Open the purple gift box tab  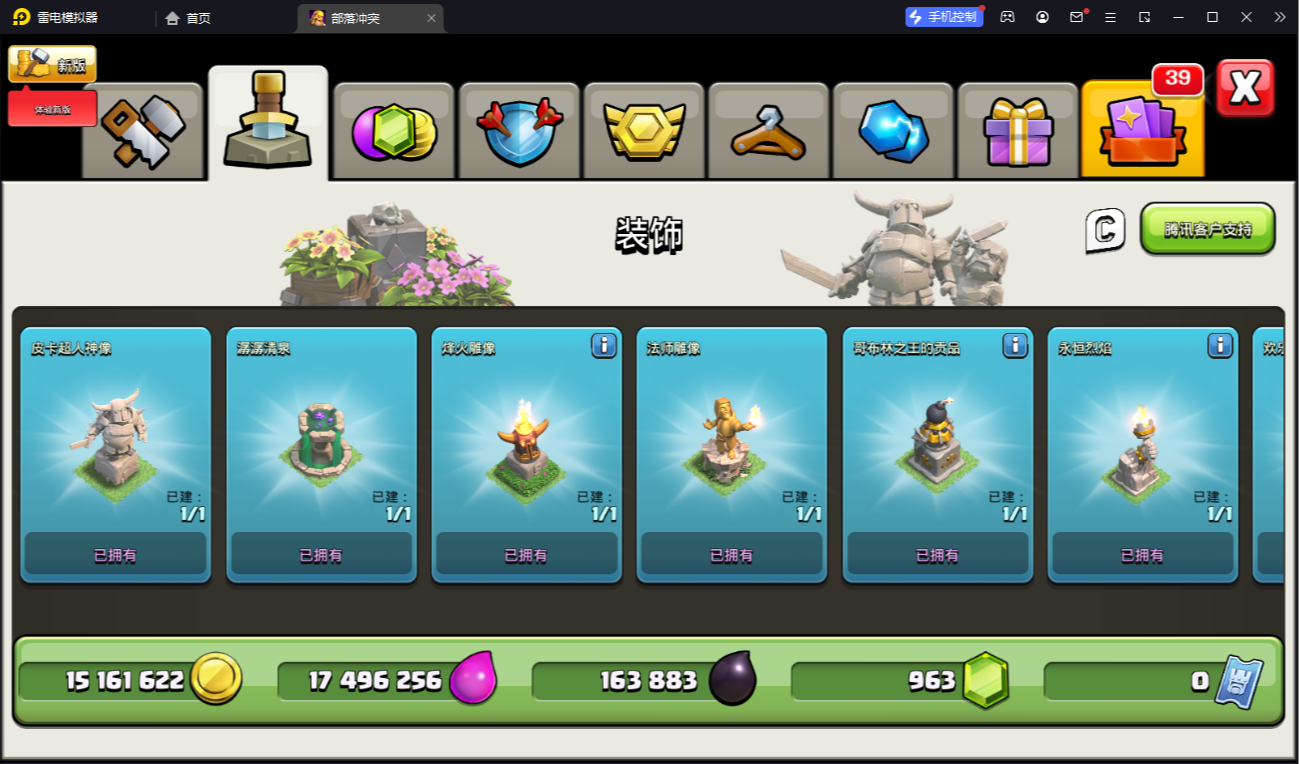click(x=1018, y=131)
